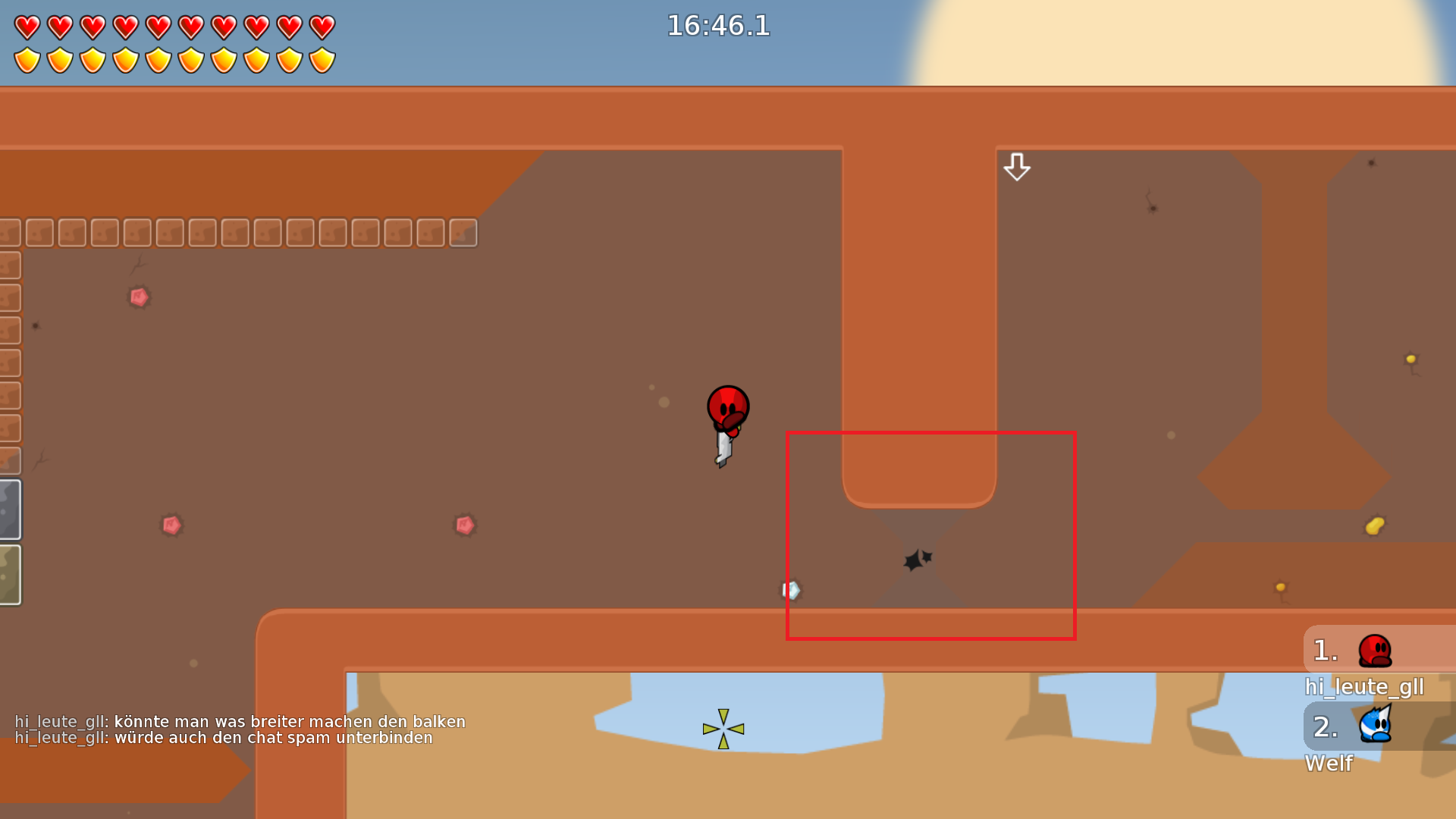This screenshot has height=819, width=1456.
Task: Click the white knife pickup near the rectangle
Action: click(792, 590)
